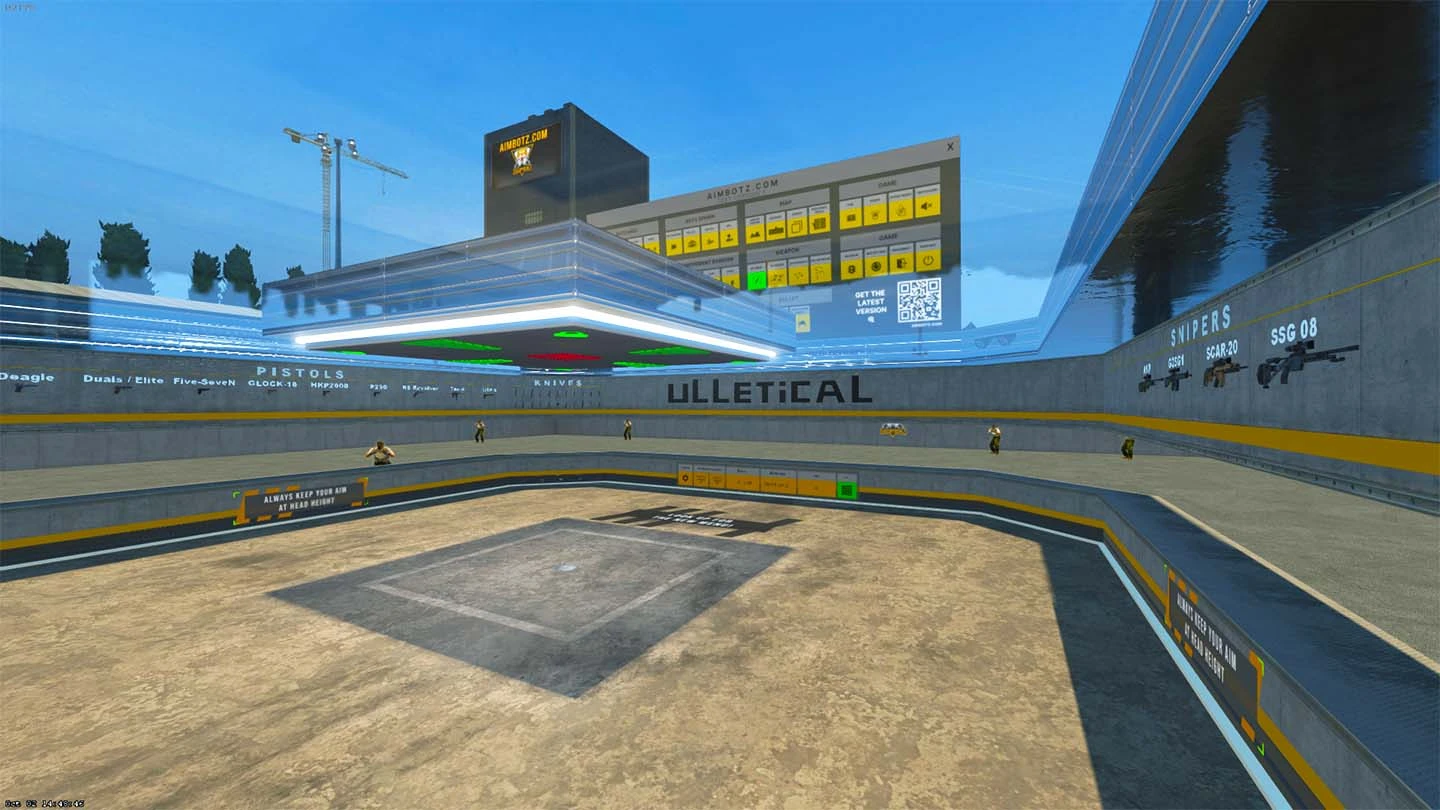Toggle the green highlighted weapon option
Viewport: 1440px width, 810px height.
click(x=758, y=278)
